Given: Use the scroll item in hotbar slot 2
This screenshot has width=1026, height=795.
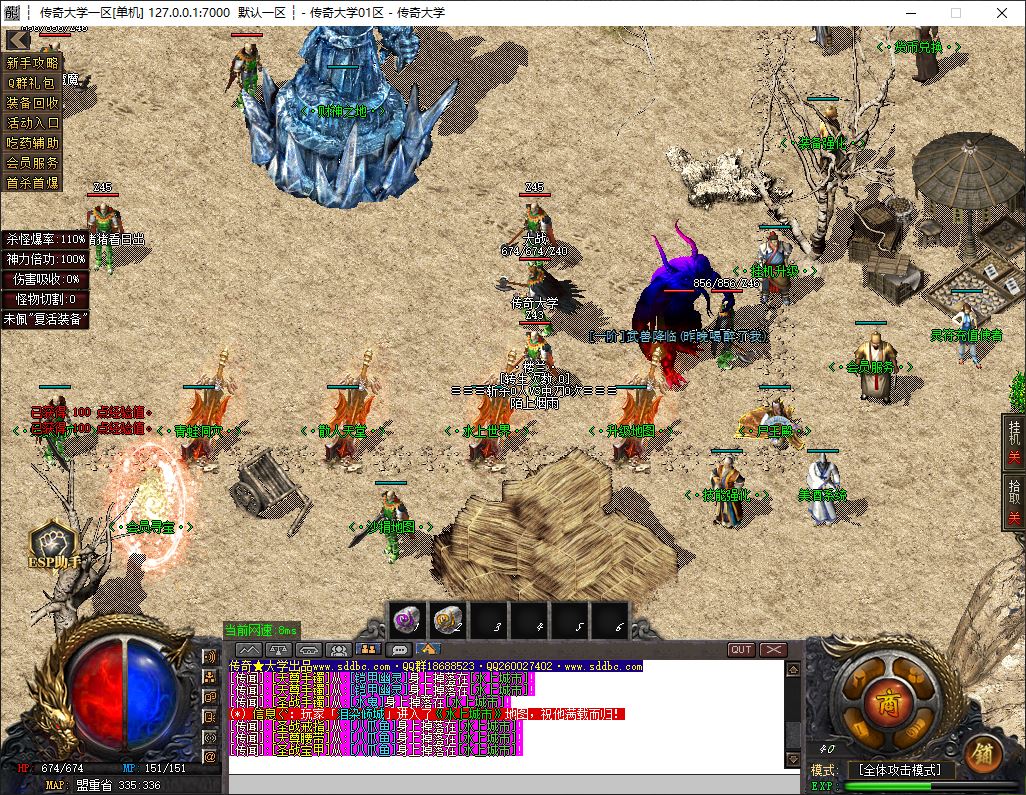Looking at the screenshot, I should [x=447, y=621].
